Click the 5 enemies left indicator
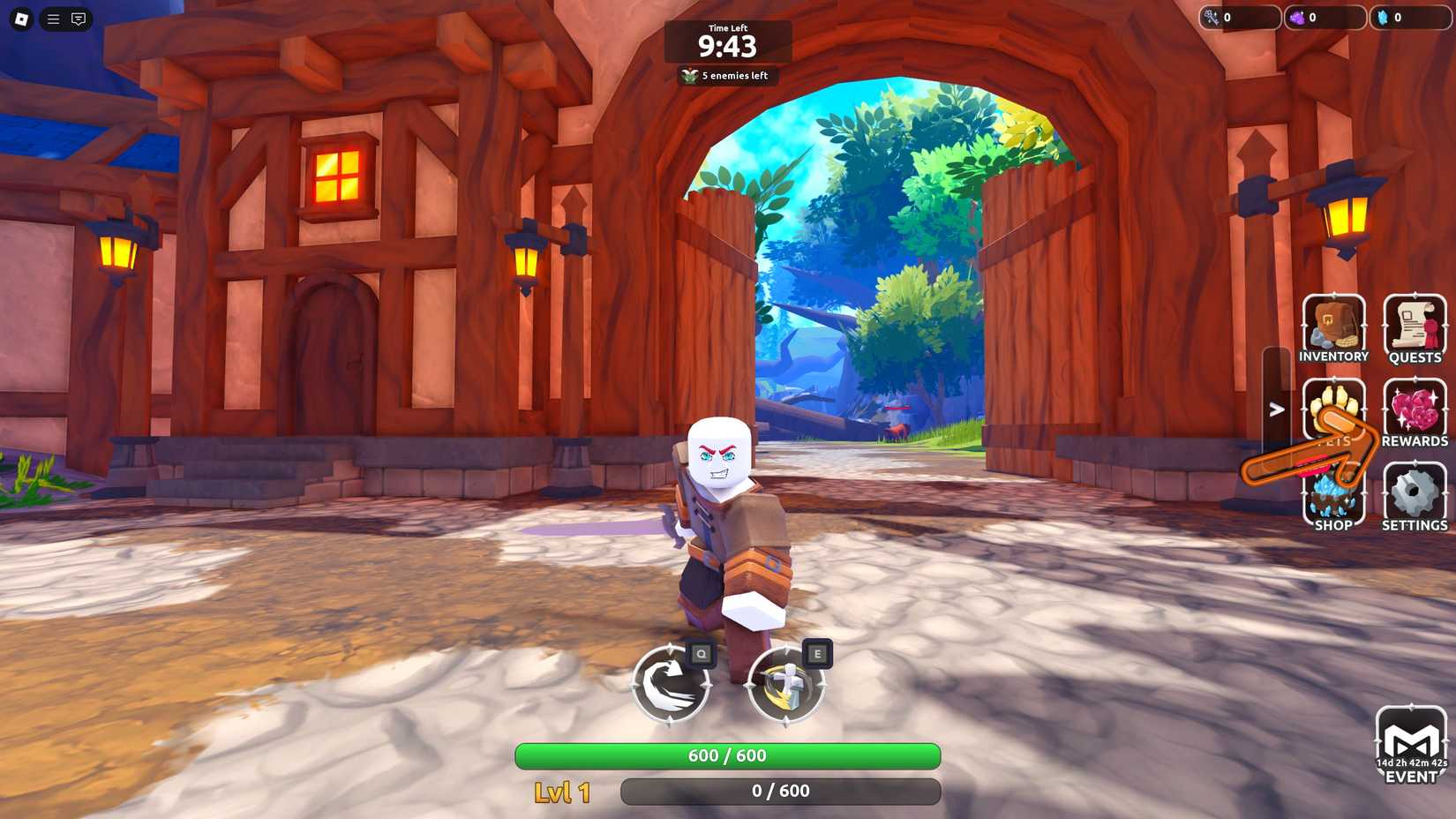This screenshot has height=819, width=1456. point(727,76)
